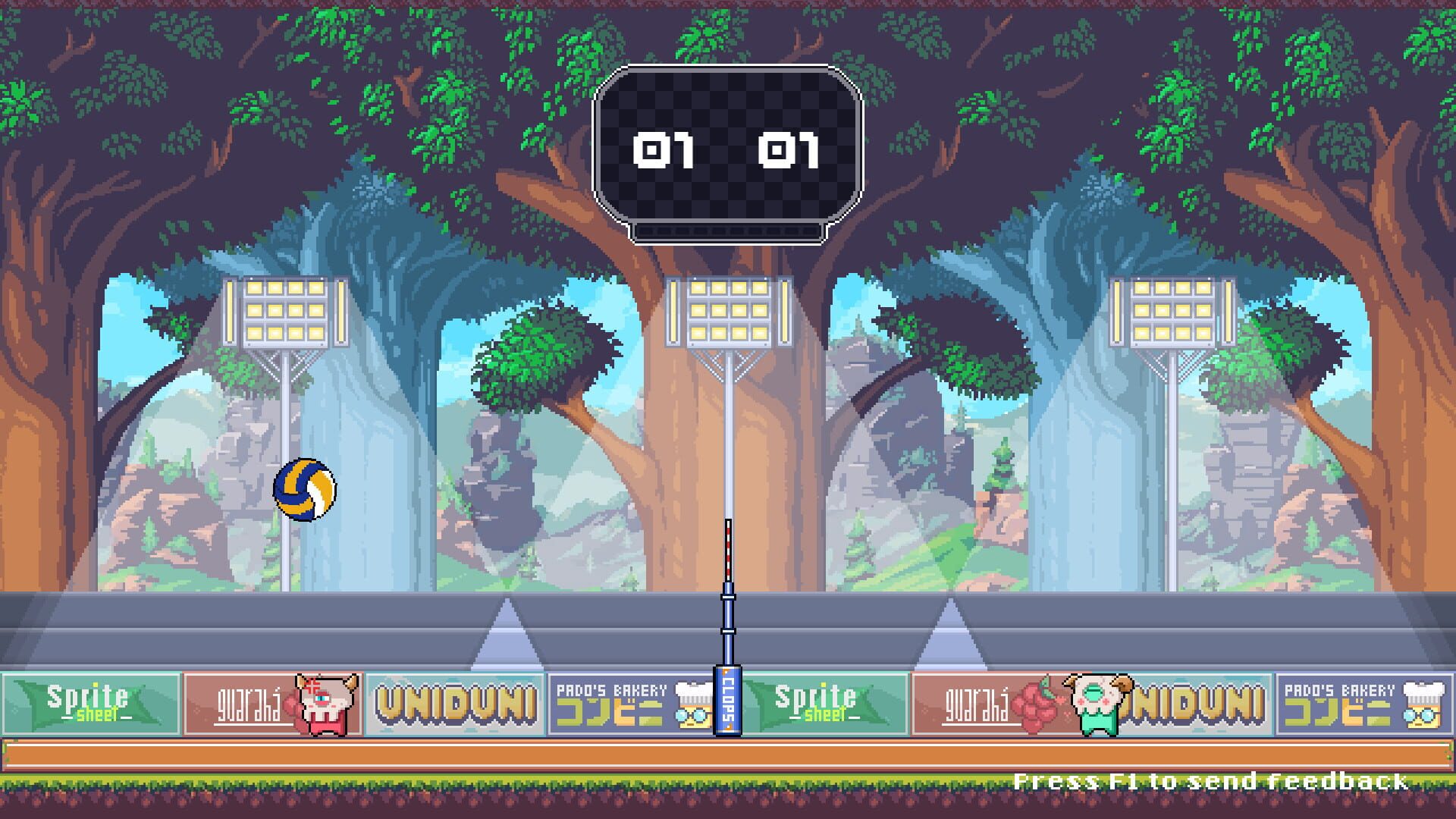This screenshot has width=1456, height=819.
Task: Open the UNIDUNI sponsor banner
Action: 455,703
